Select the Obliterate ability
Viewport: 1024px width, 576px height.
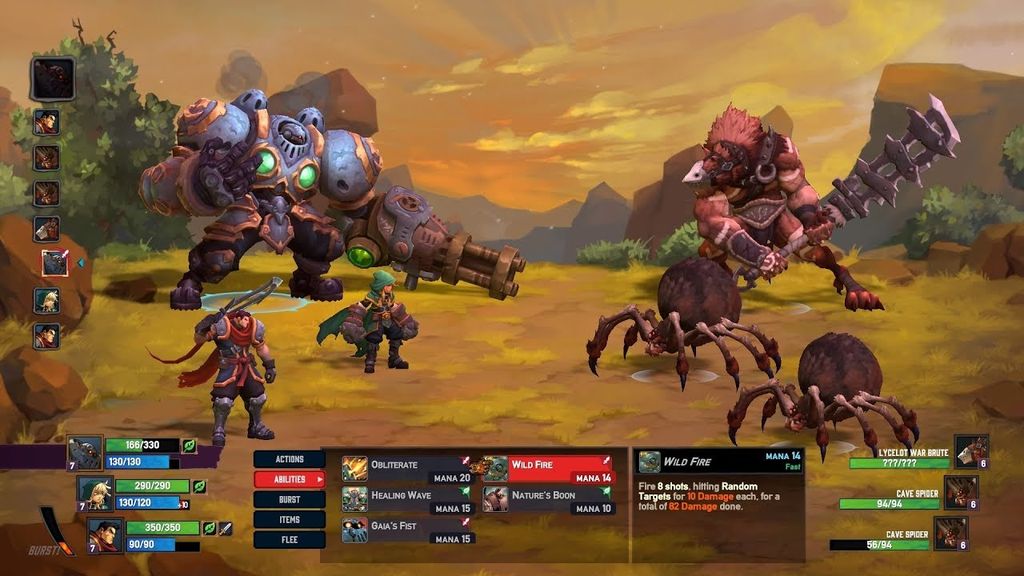point(406,469)
